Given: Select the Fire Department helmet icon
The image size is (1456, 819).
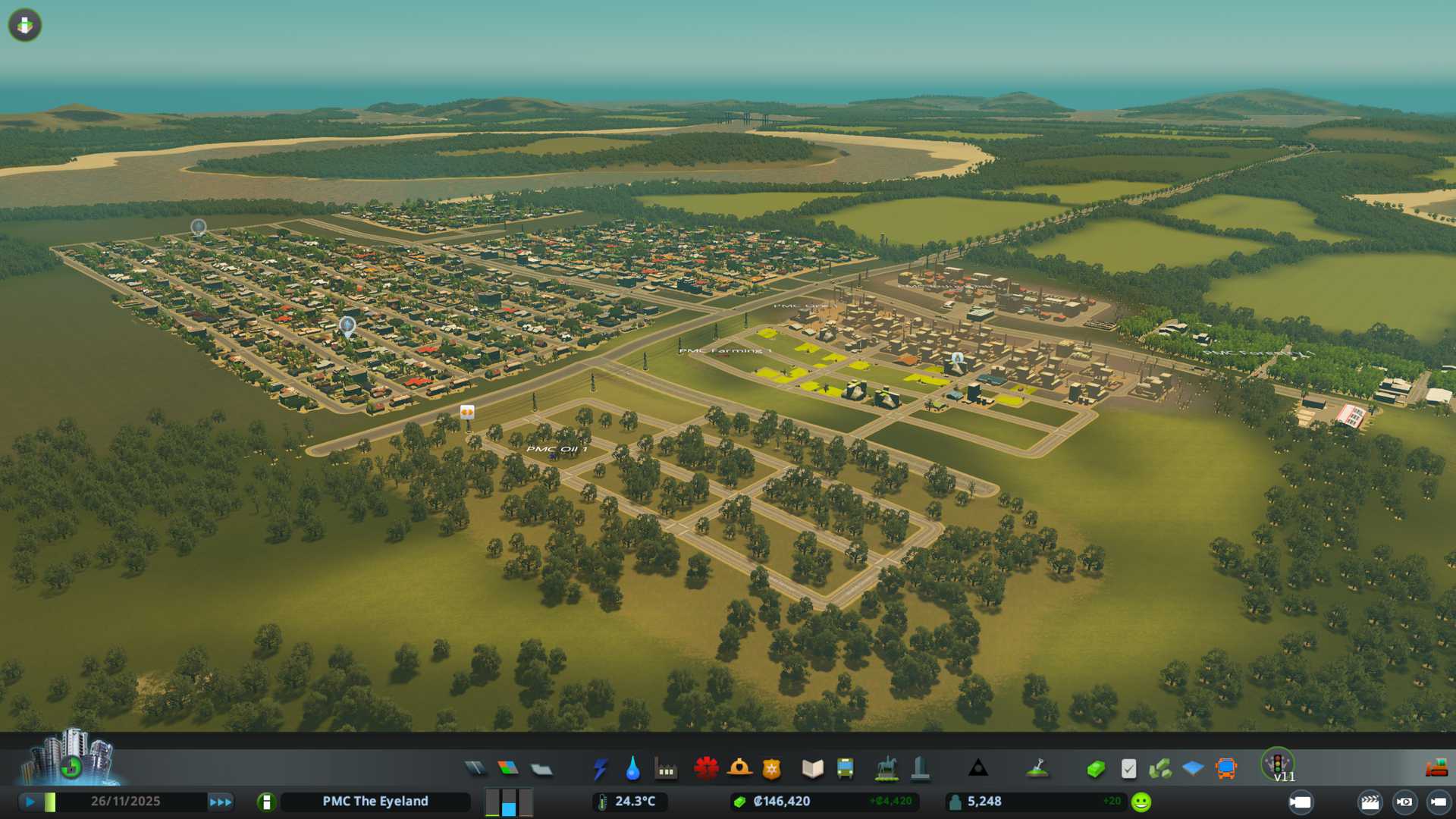Looking at the screenshot, I should click(739, 769).
